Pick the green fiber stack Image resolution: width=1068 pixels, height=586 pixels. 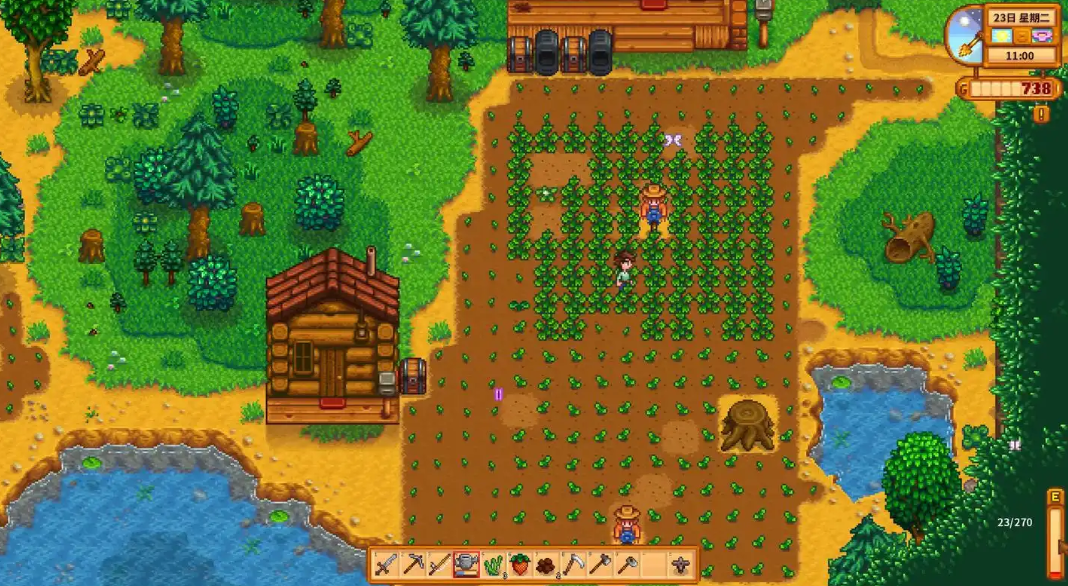[494, 566]
